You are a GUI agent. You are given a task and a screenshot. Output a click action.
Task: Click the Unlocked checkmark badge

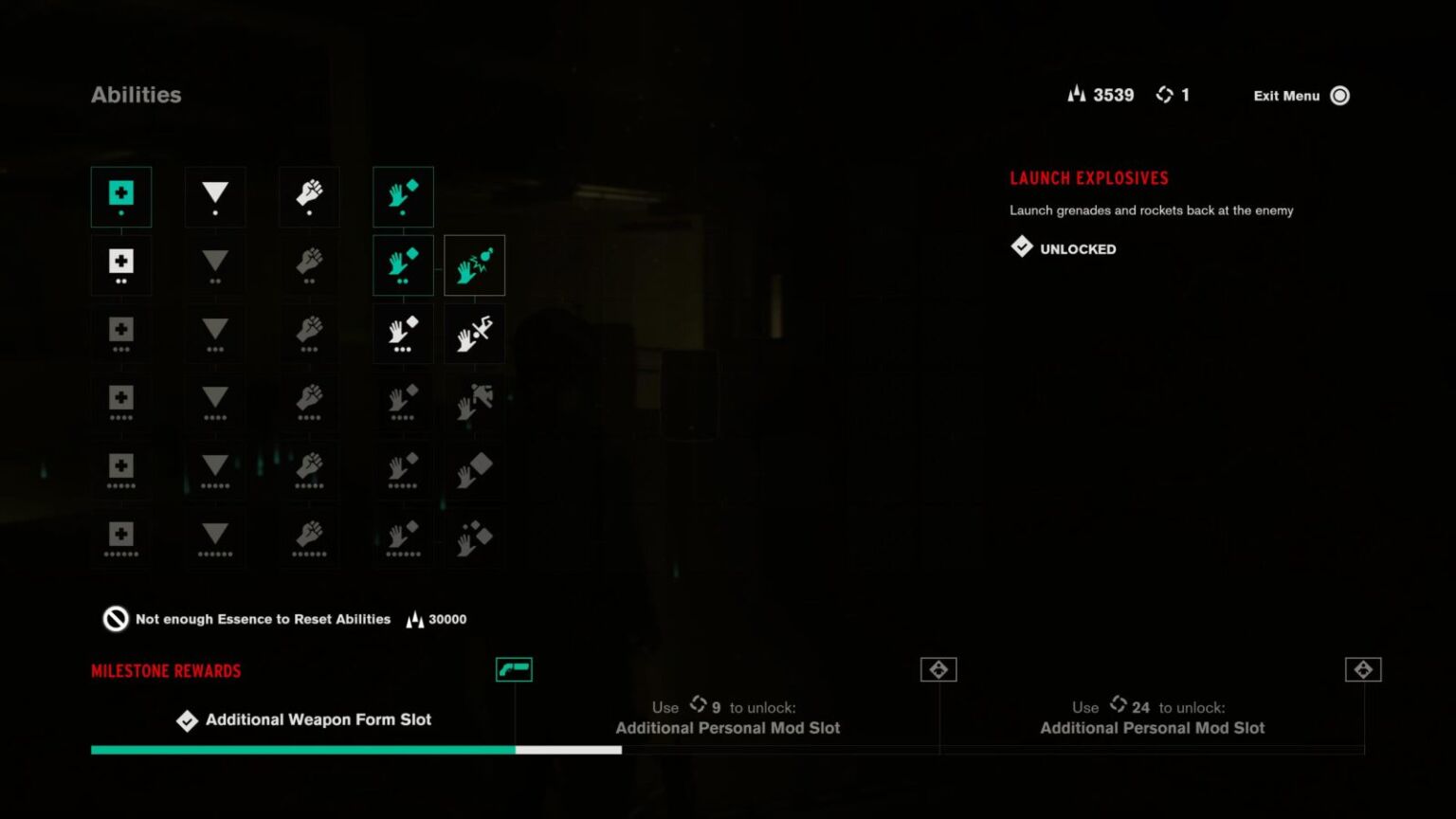pos(1022,247)
